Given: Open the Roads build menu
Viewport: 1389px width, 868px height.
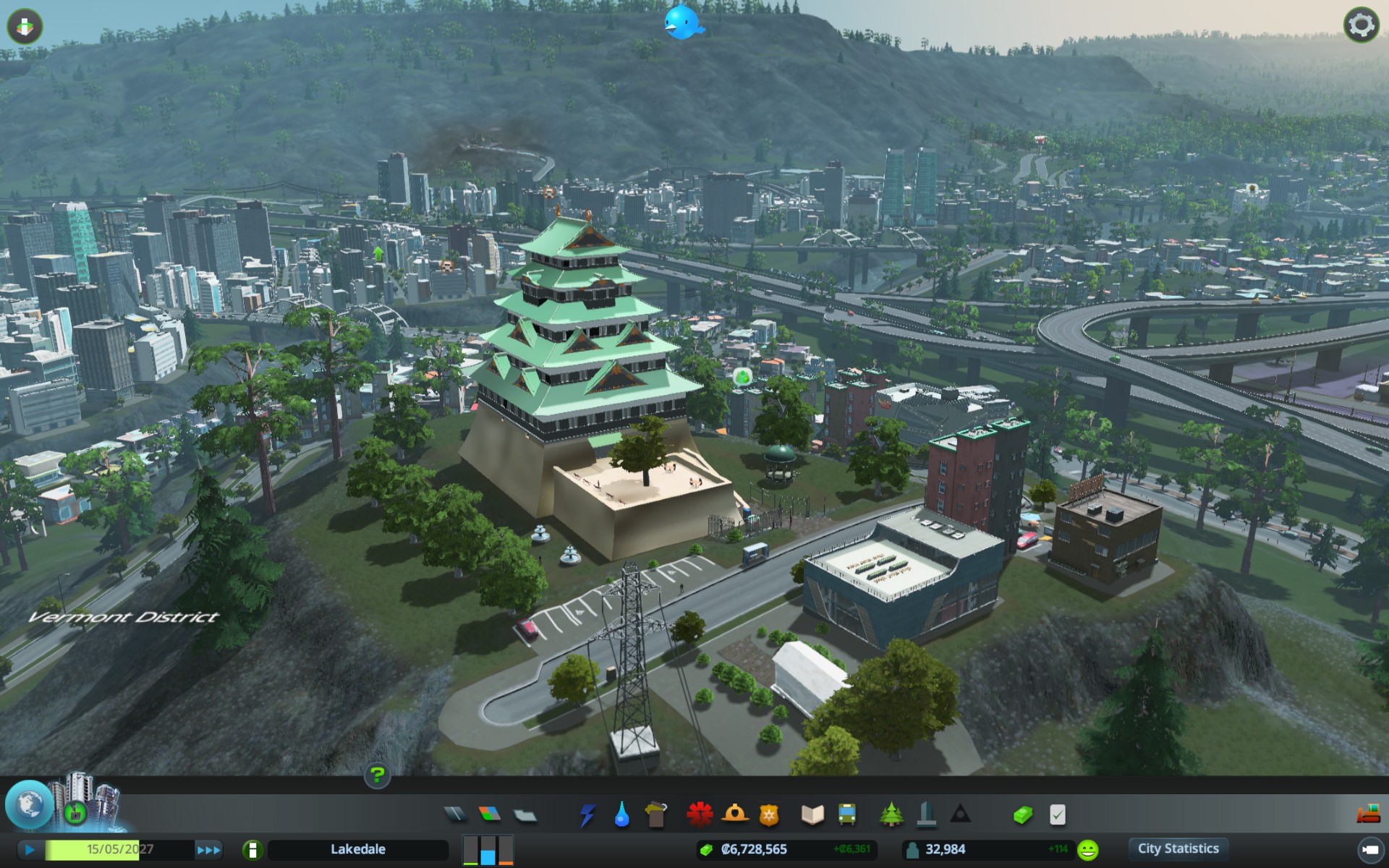Looking at the screenshot, I should click(x=455, y=814).
